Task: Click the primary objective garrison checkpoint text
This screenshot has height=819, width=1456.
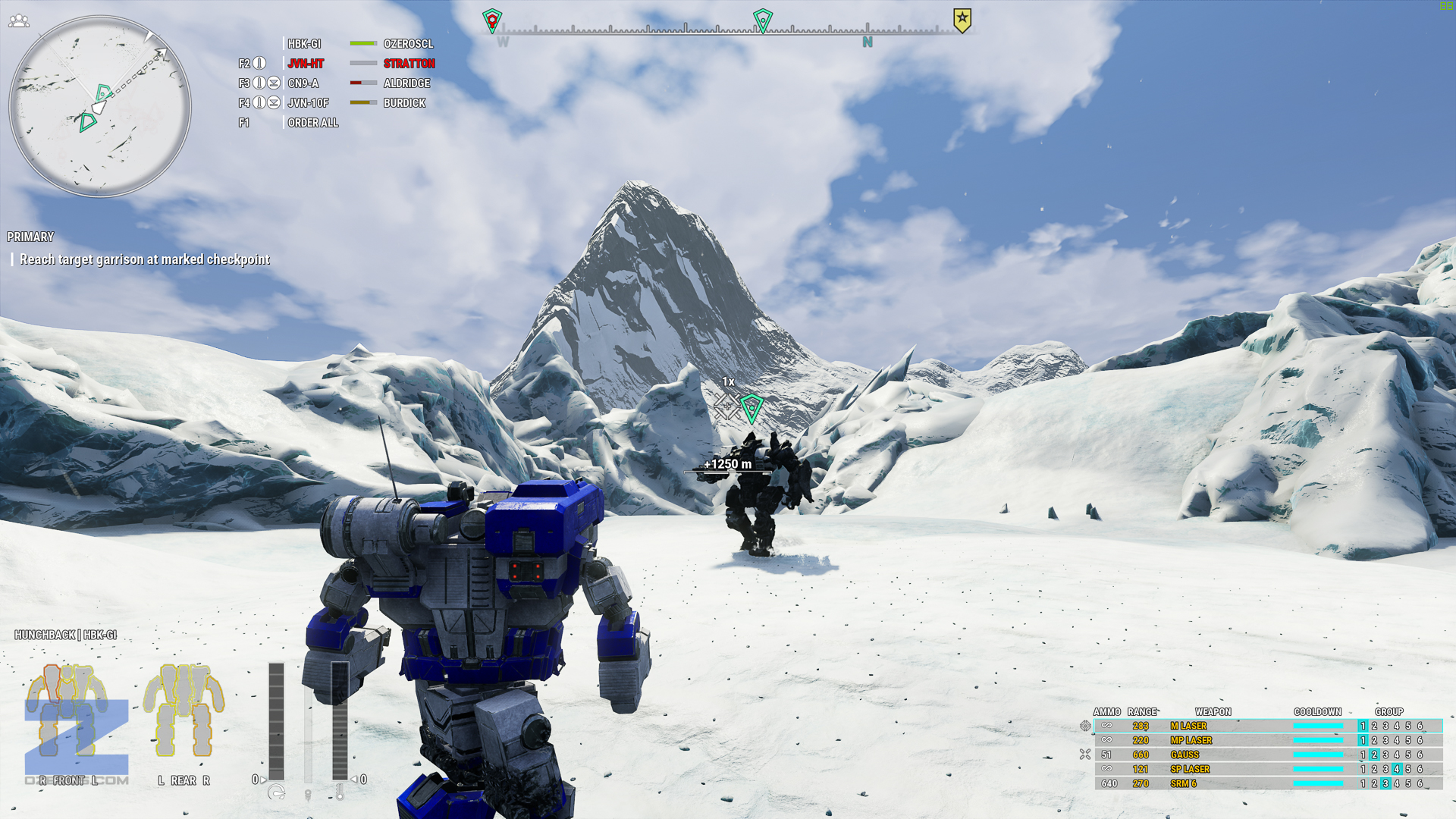Action: [144, 259]
